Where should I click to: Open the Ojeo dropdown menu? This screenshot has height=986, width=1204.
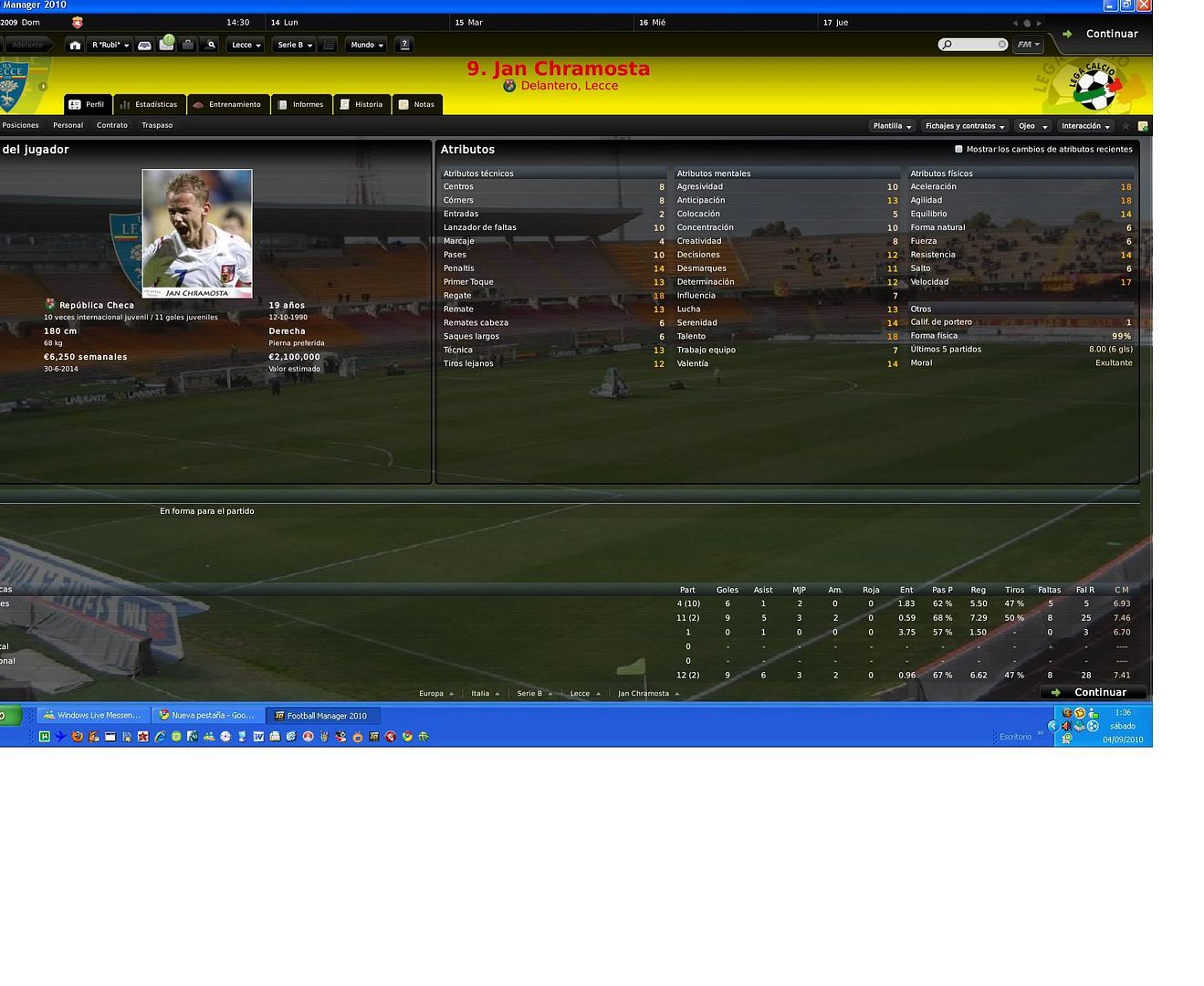tap(1032, 127)
